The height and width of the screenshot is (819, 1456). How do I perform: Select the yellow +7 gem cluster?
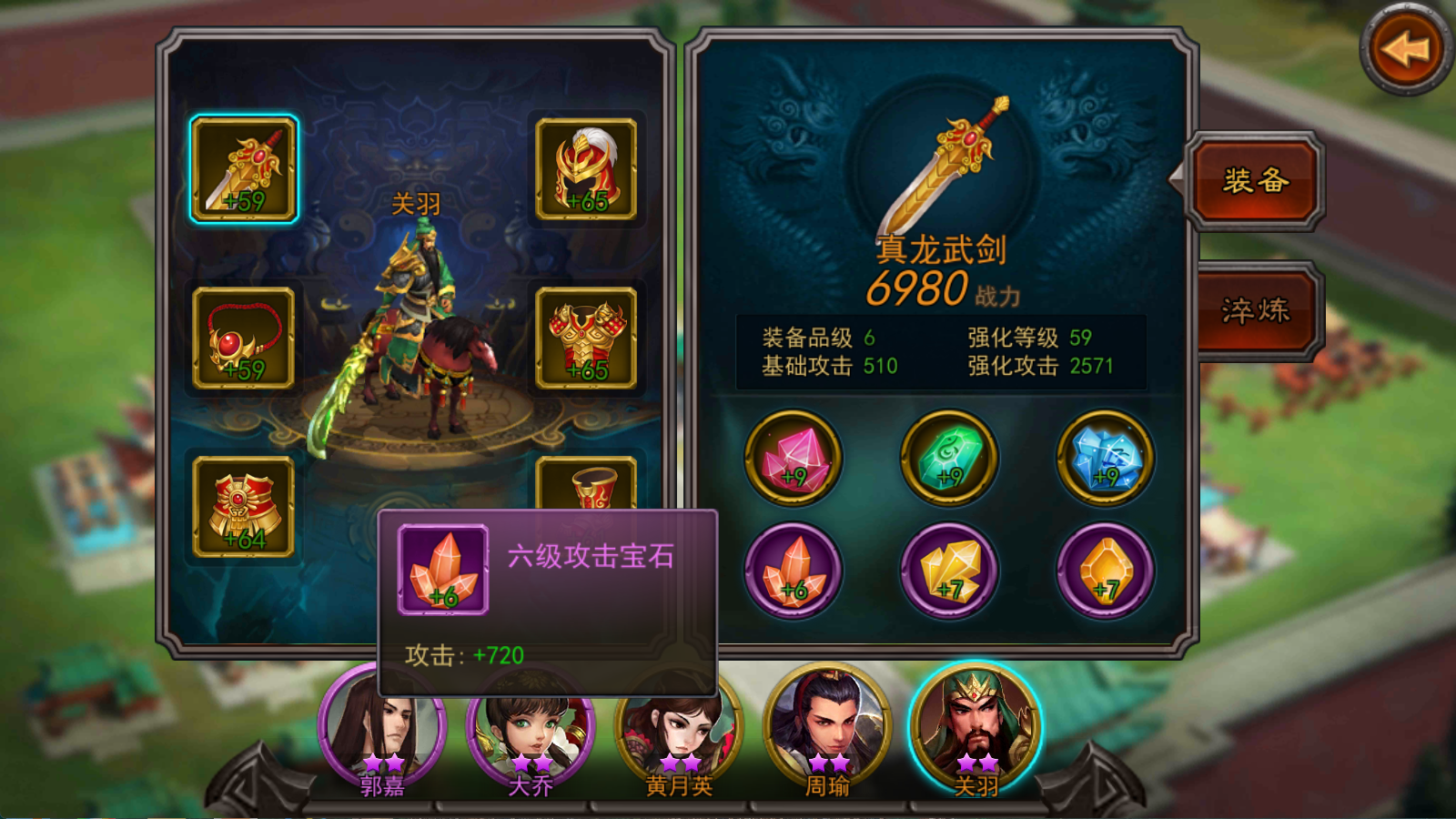948,571
